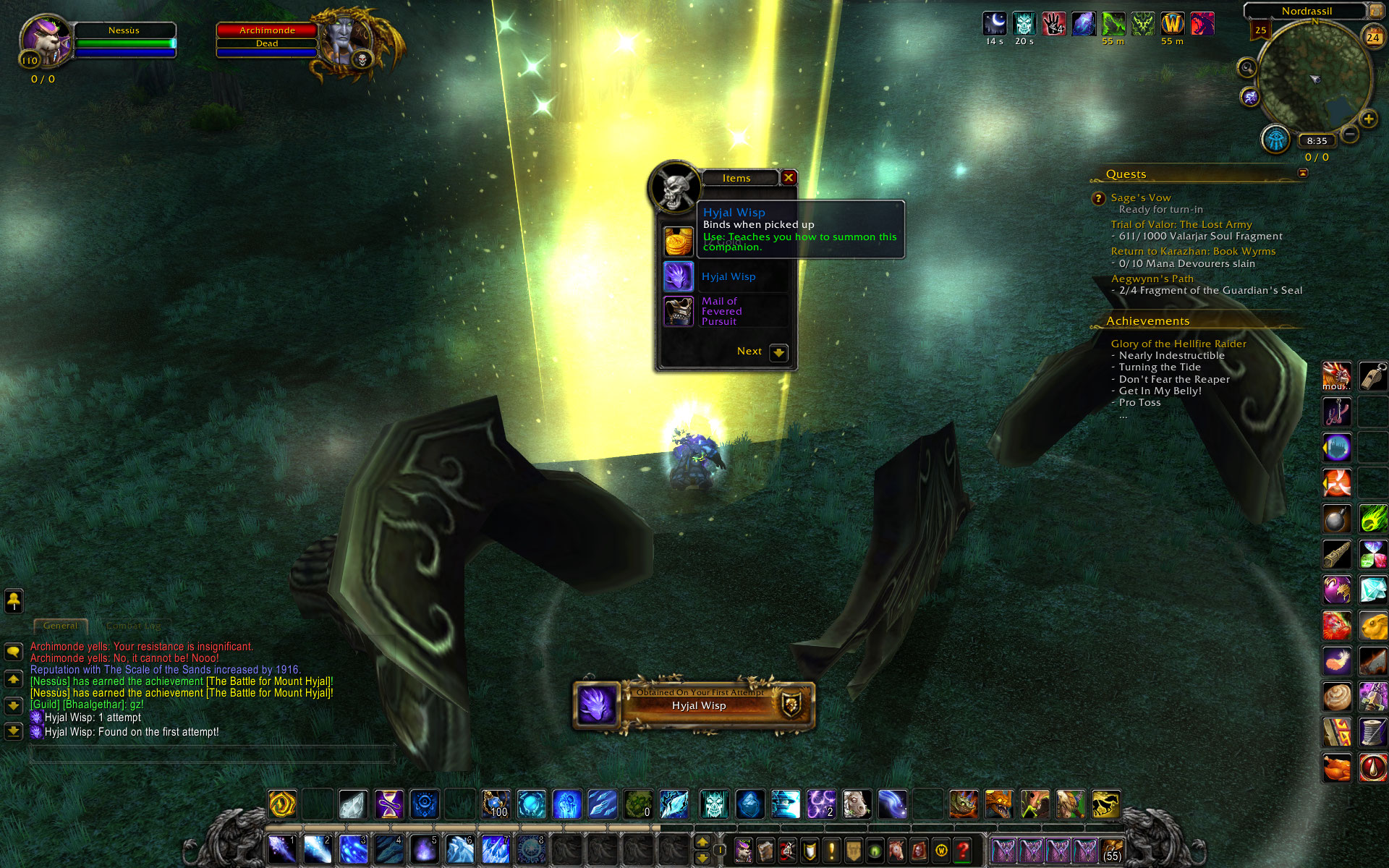Open the red question mark help menu
The height and width of the screenshot is (868, 1389).
point(963,850)
